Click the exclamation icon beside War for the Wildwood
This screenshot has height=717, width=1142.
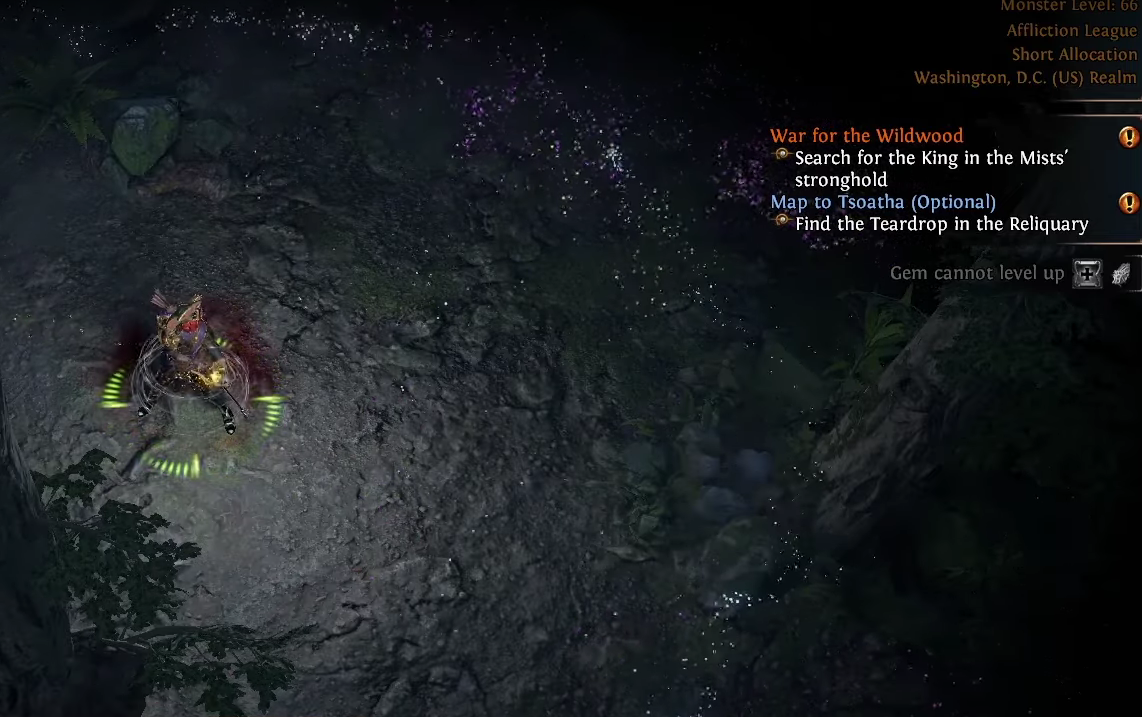pyautogui.click(x=1129, y=137)
